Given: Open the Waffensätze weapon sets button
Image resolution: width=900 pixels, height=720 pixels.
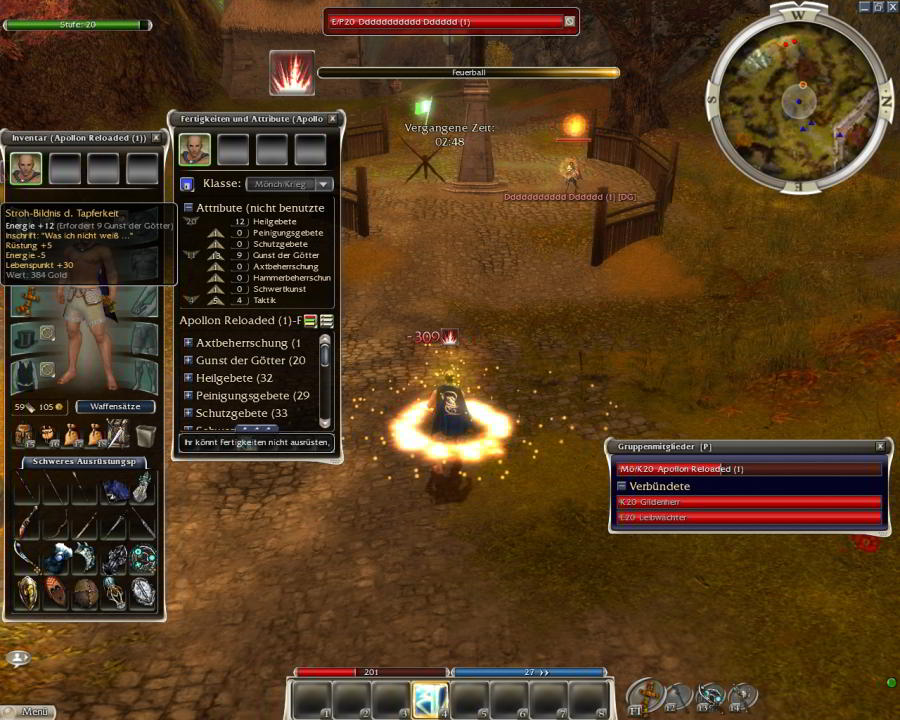Looking at the screenshot, I should (x=115, y=407).
